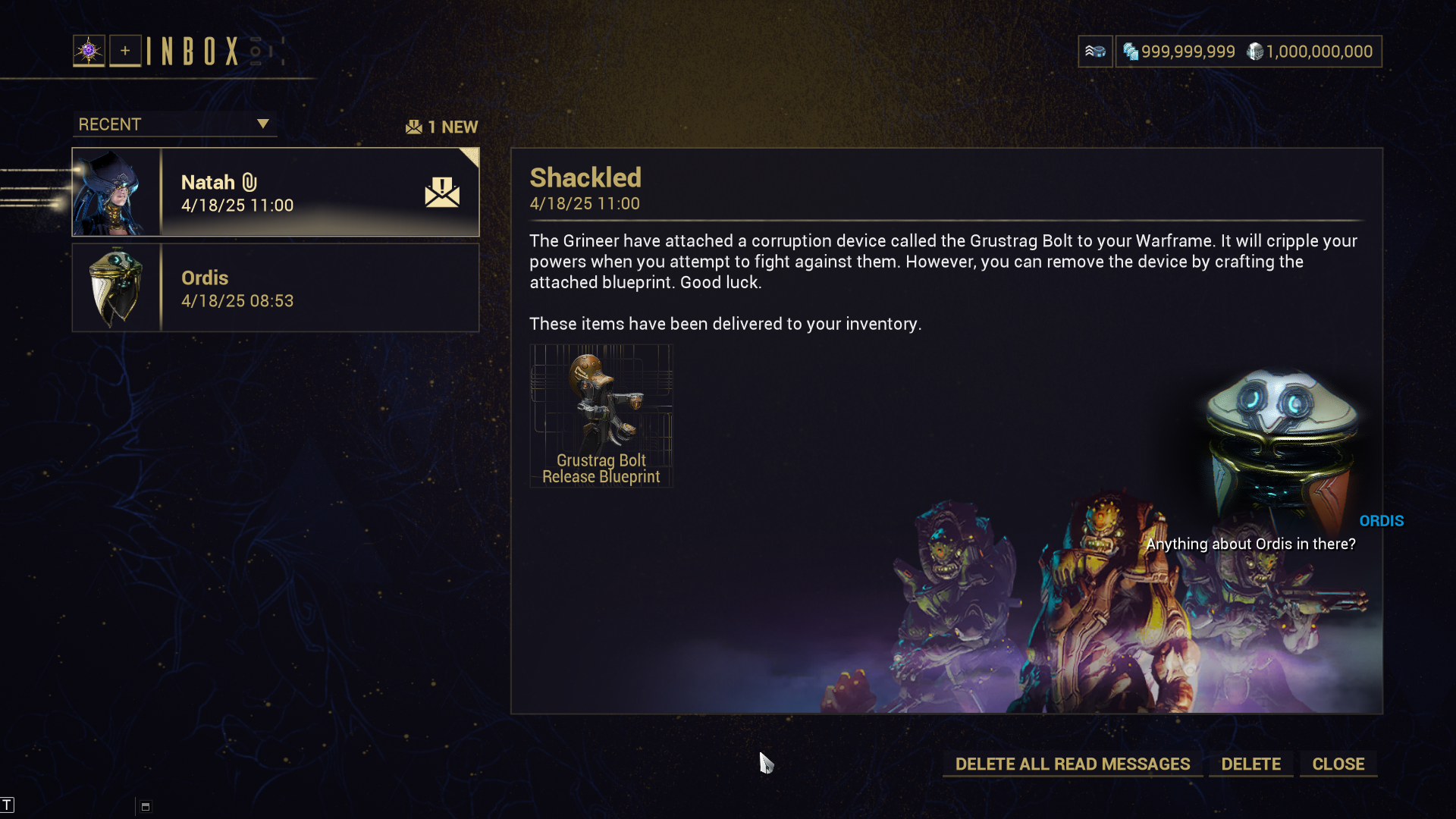This screenshot has height=819, width=1456.
Task: Open the platinum currency balance
Action: tap(1179, 52)
